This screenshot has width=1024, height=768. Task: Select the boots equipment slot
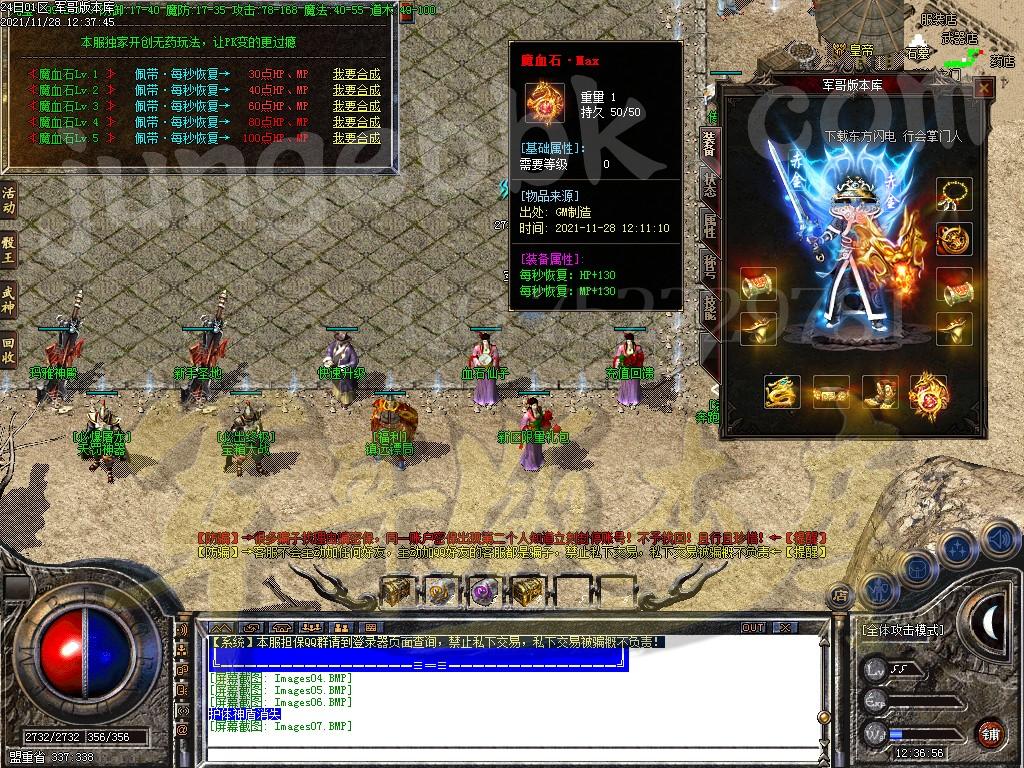point(879,393)
